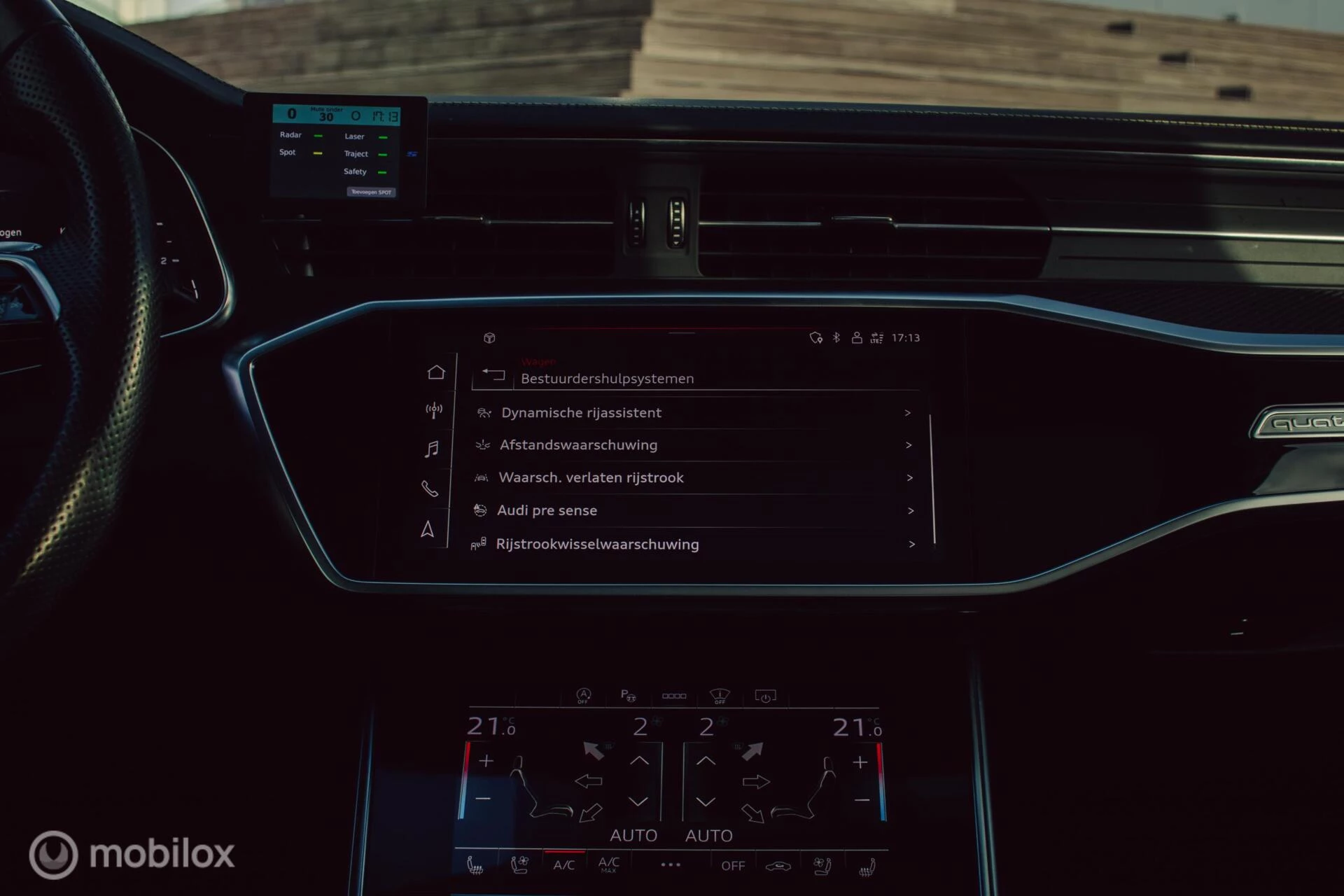Switch to the music note media icon
The height and width of the screenshot is (896, 1344).
432,449
